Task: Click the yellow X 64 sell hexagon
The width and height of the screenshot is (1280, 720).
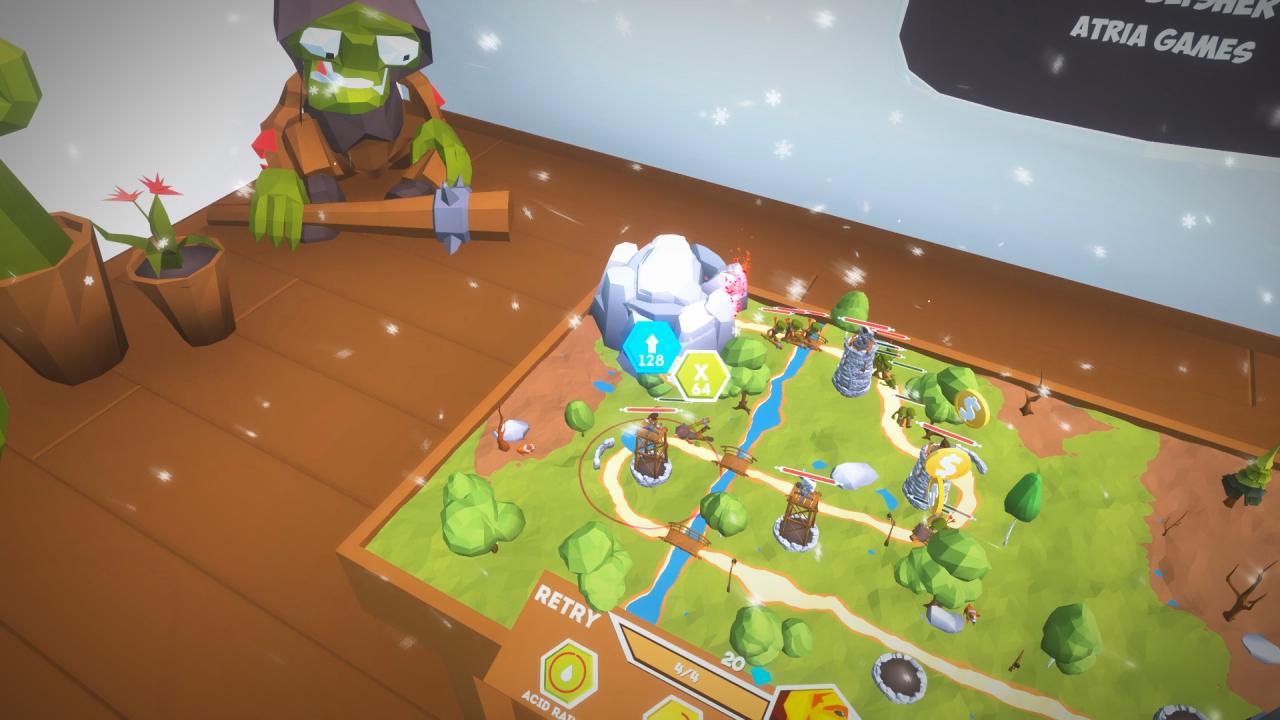Action: [701, 380]
